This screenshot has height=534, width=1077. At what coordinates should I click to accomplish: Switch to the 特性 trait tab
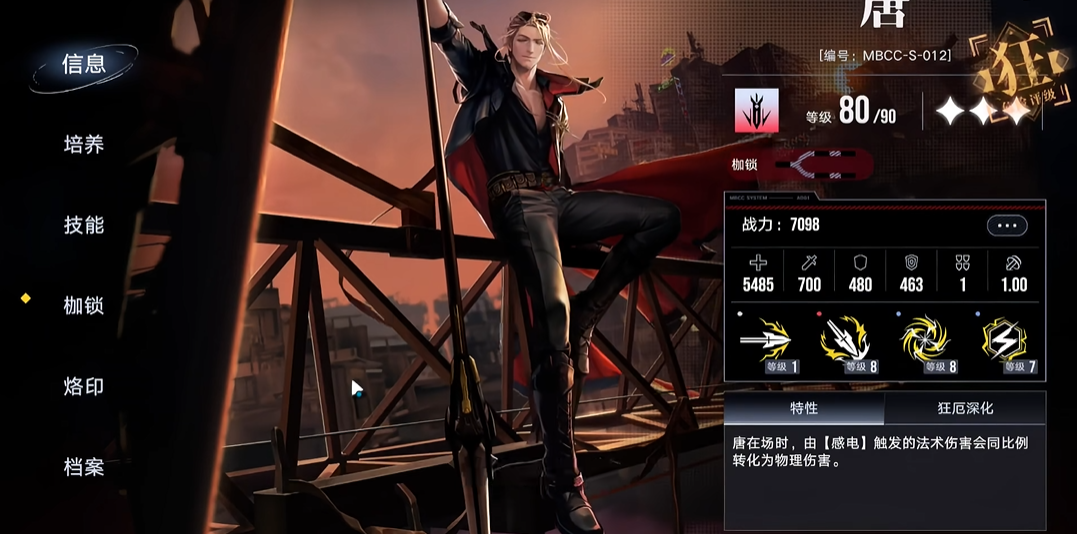(804, 408)
